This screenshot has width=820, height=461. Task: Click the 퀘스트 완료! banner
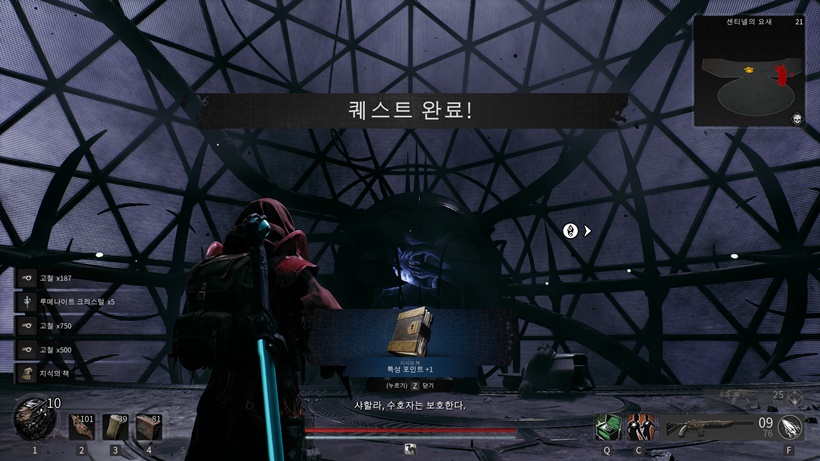(x=410, y=110)
